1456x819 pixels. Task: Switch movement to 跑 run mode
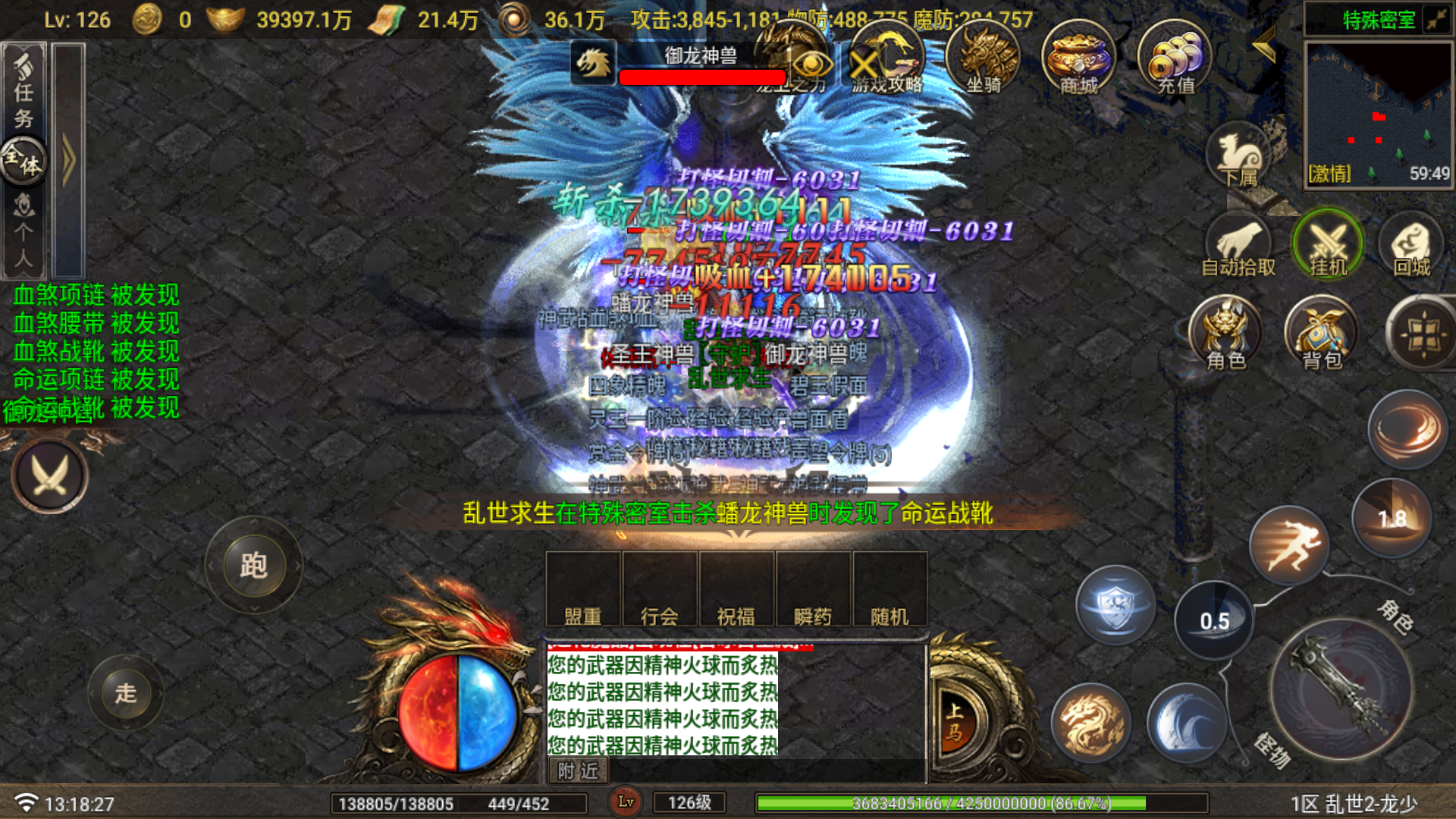point(255,565)
